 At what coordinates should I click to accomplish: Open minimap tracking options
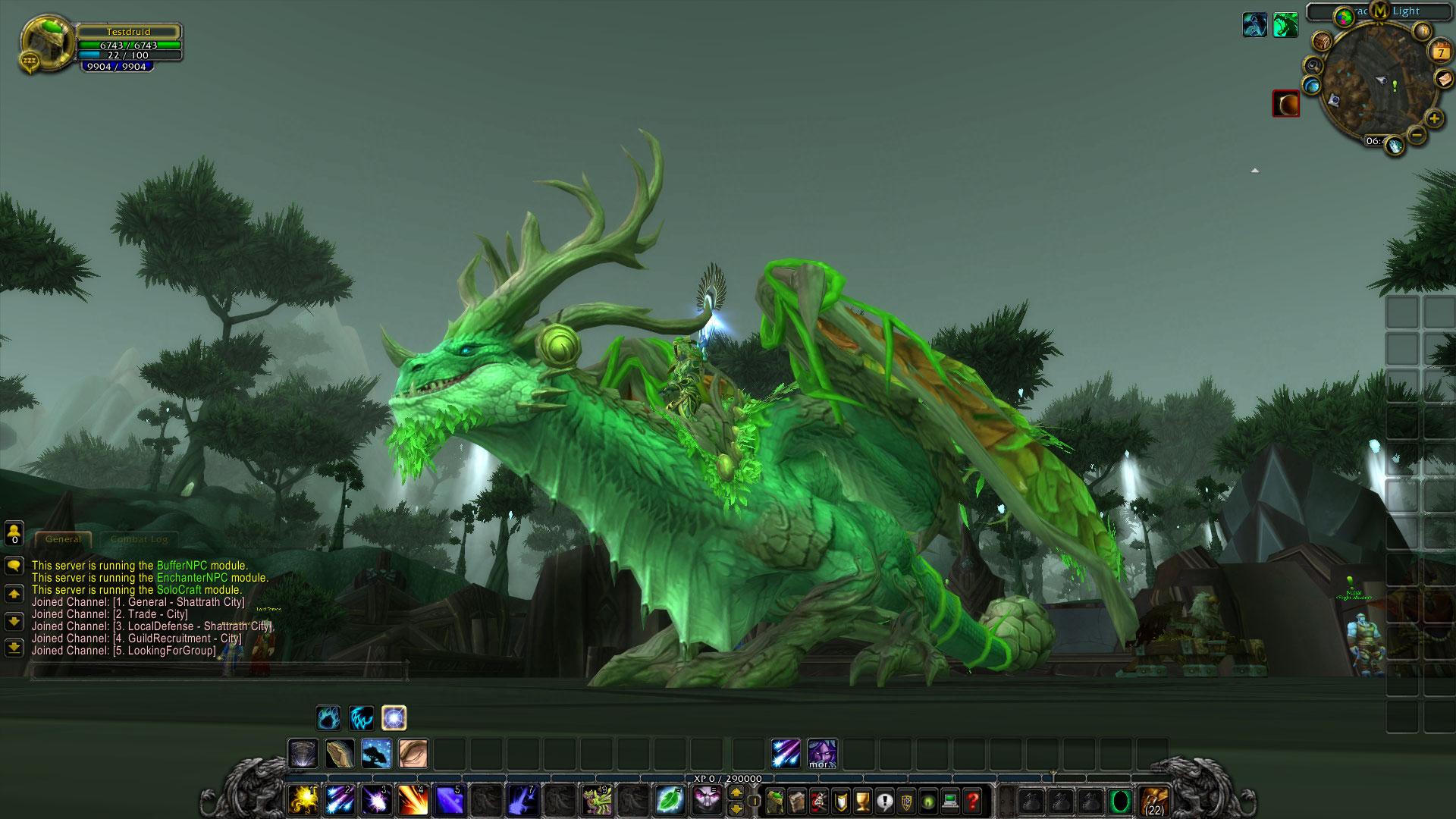click(1313, 66)
